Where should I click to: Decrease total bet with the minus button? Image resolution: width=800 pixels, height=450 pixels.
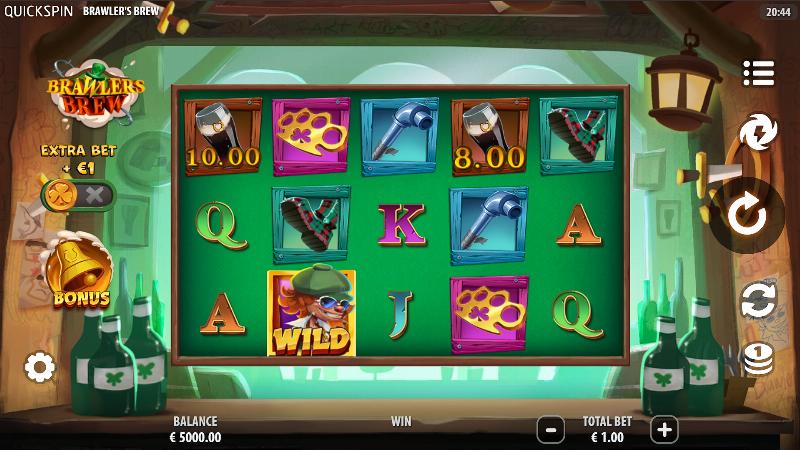(550, 430)
